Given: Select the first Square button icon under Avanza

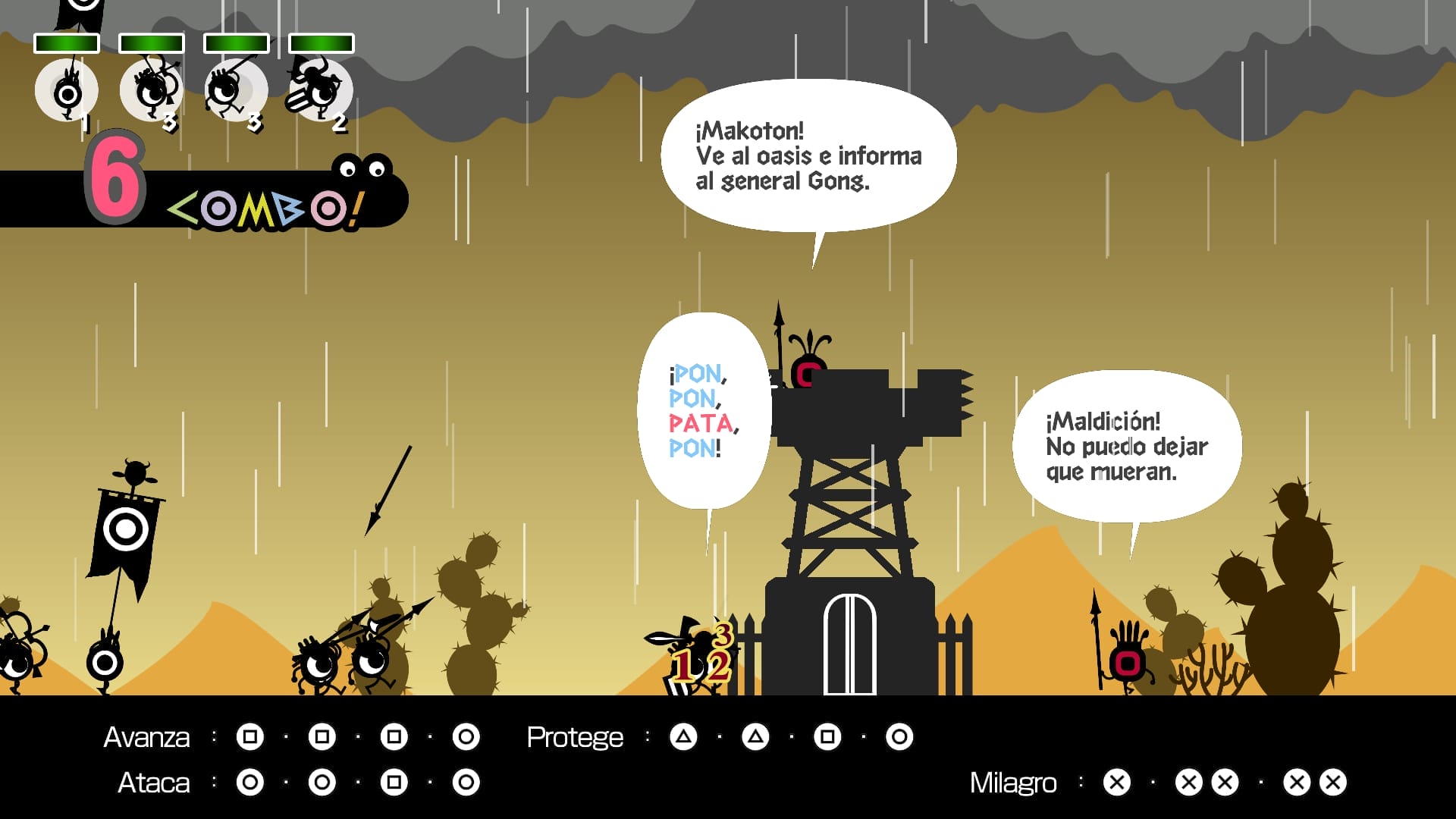Looking at the screenshot, I should pyautogui.click(x=250, y=736).
